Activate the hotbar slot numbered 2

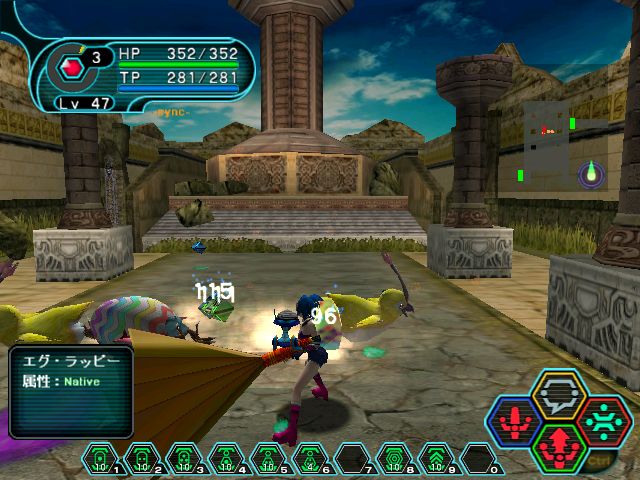pos(142,458)
